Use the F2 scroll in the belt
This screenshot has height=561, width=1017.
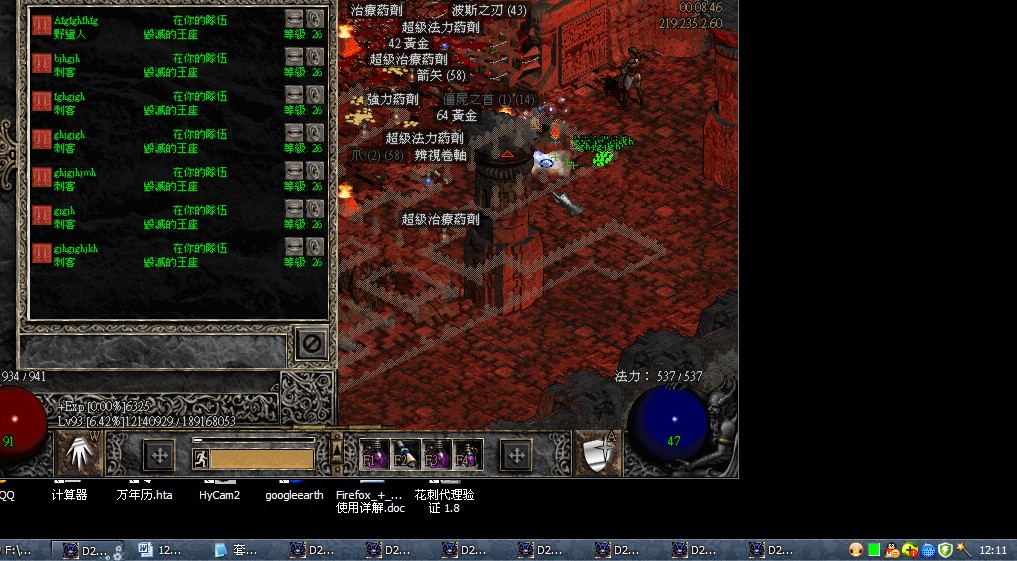(x=405, y=455)
